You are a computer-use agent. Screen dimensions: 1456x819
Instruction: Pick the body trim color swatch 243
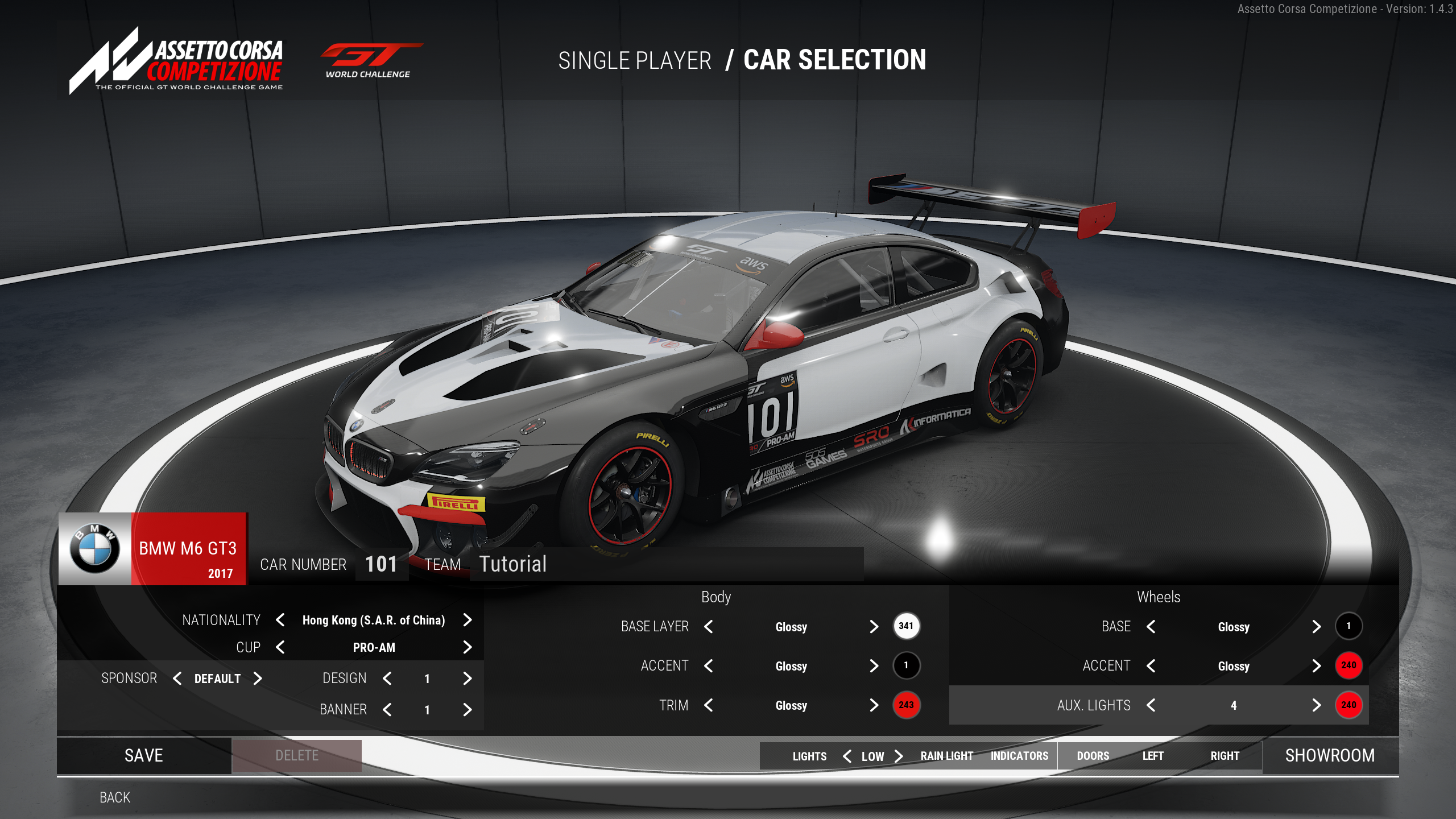[906, 705]
